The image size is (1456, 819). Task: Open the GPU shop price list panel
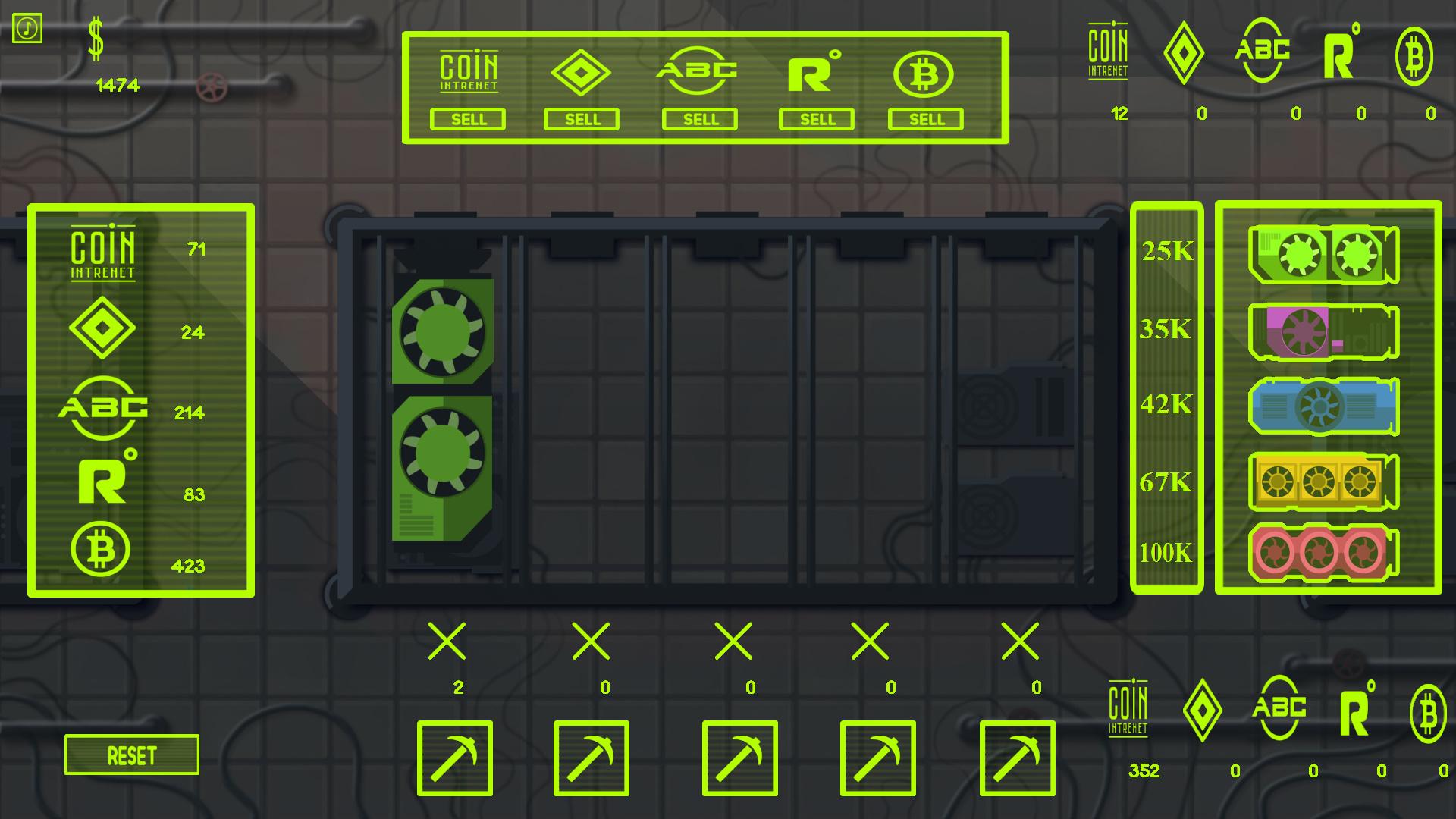pyautogui.click(x=1167, y=398)
